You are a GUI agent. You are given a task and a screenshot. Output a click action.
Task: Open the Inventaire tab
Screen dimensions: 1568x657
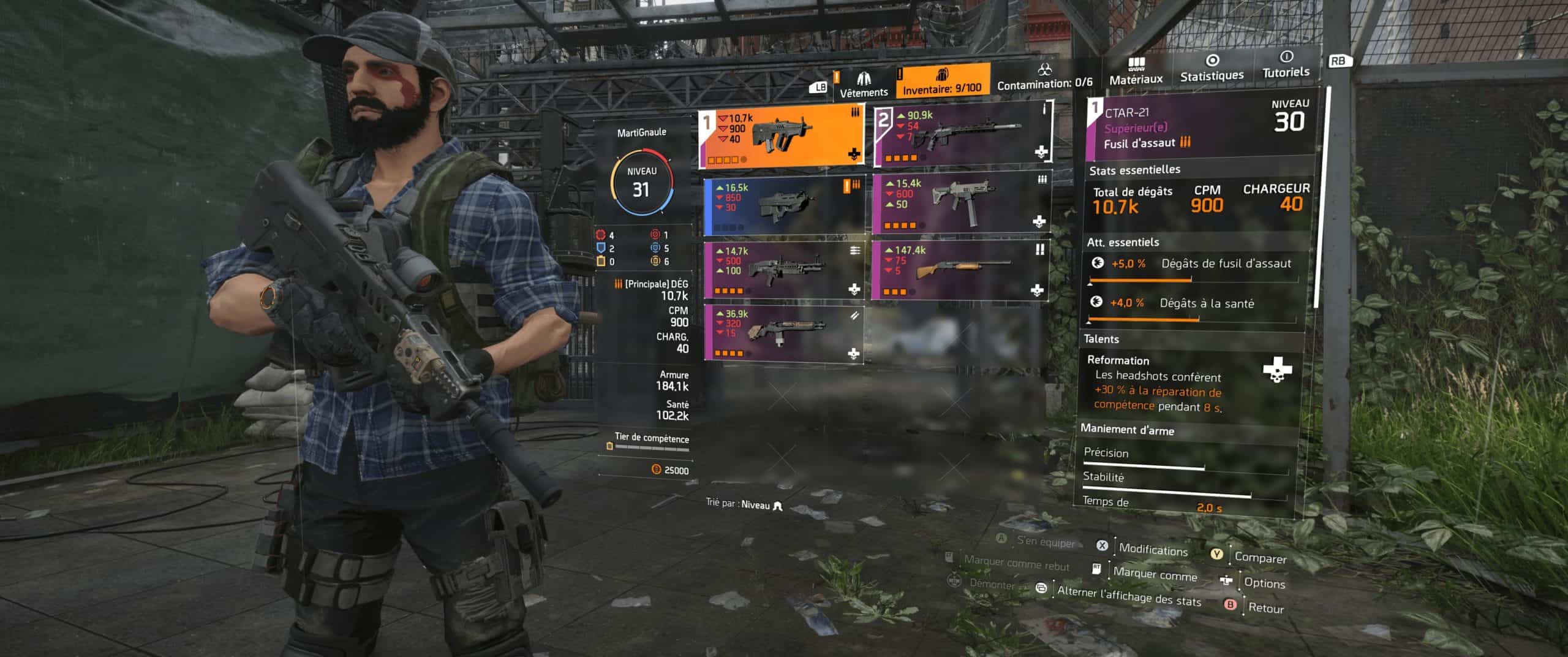coord(942,82)
